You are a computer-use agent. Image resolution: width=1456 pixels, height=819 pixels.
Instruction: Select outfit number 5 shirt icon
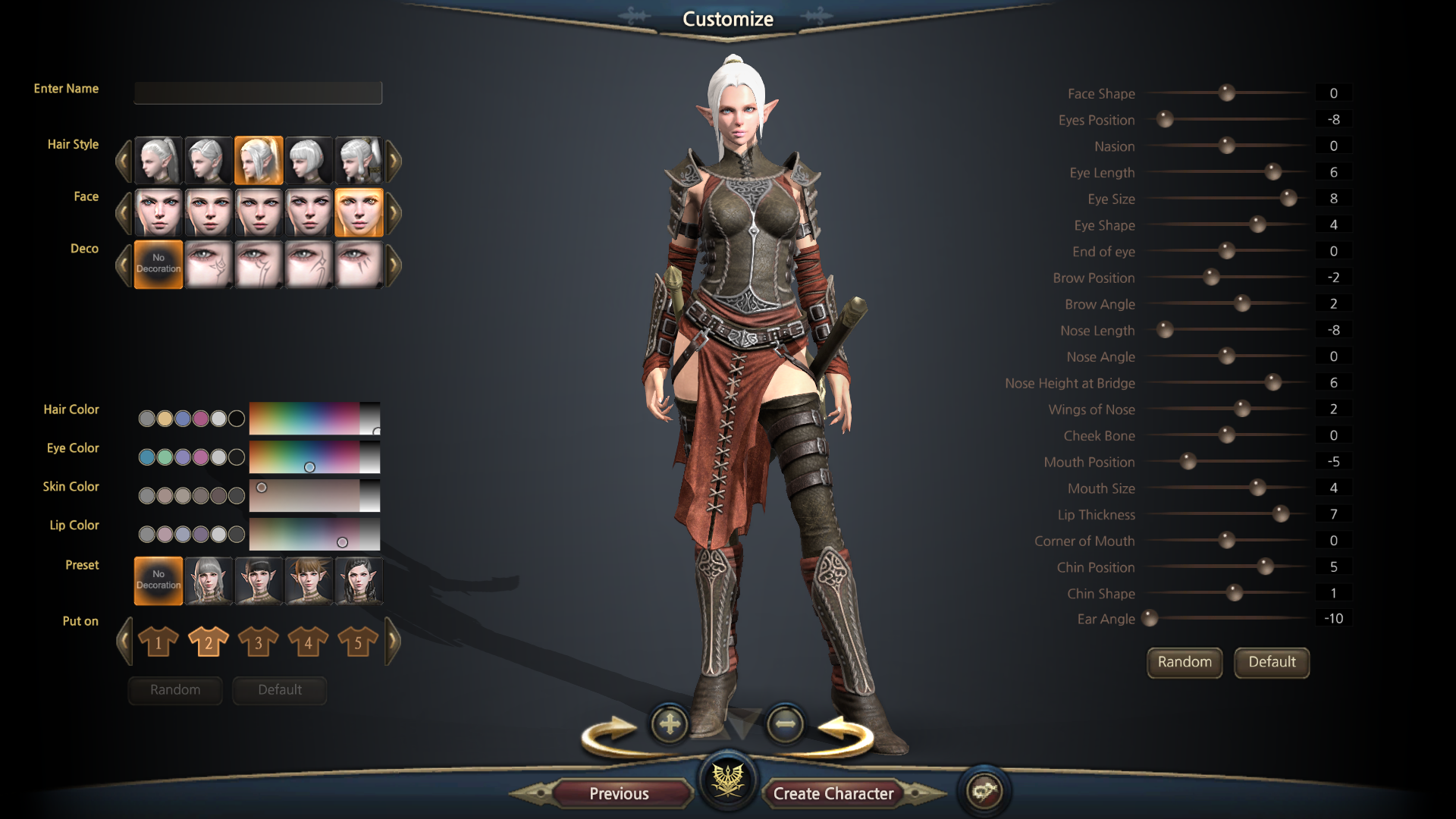click(358, 642)
